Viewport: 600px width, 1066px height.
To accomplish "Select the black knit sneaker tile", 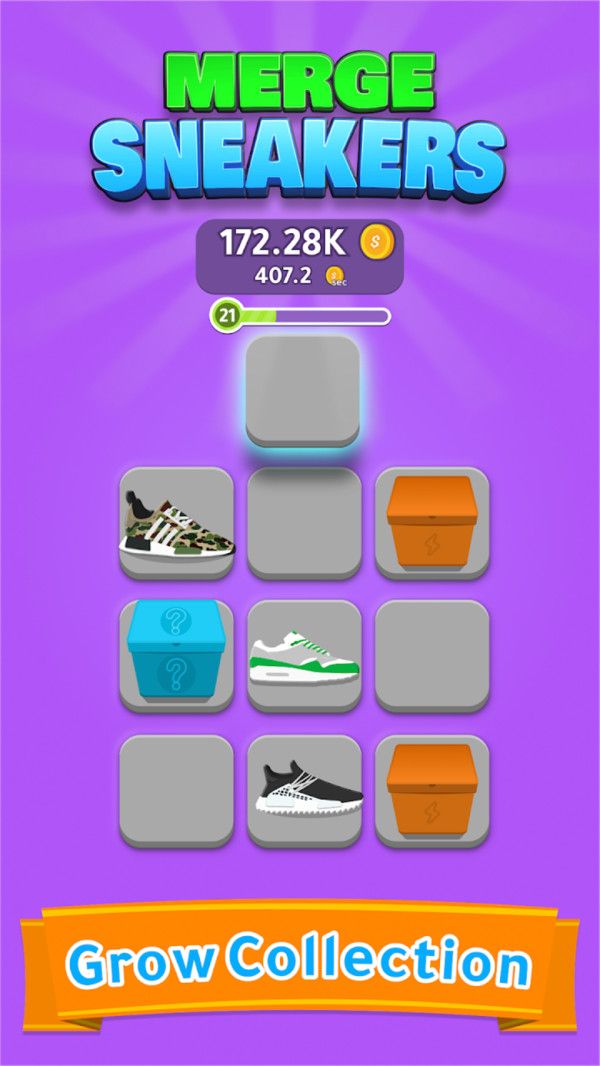I will (303, 786).
